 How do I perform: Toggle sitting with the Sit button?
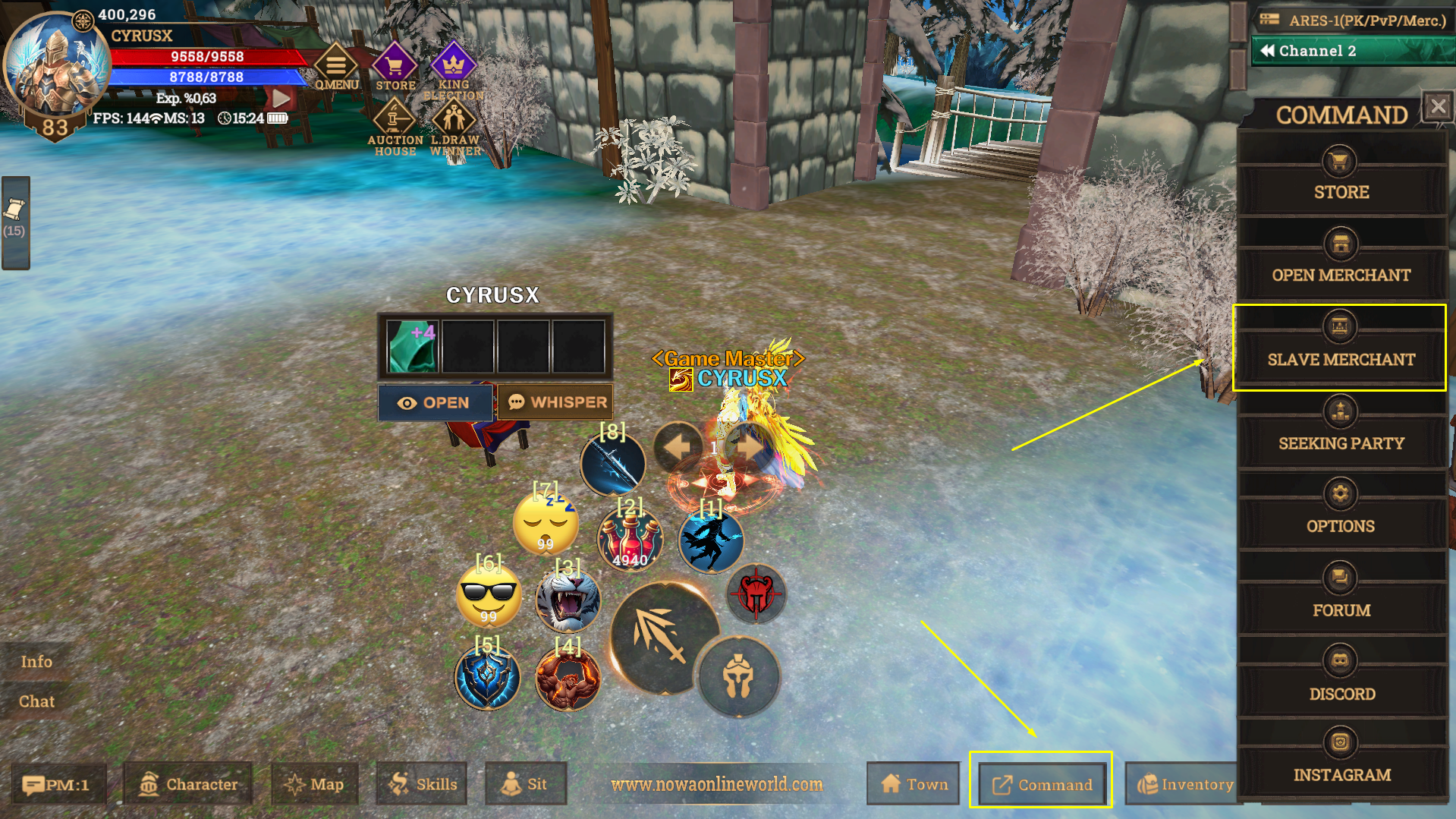[526, 784]
